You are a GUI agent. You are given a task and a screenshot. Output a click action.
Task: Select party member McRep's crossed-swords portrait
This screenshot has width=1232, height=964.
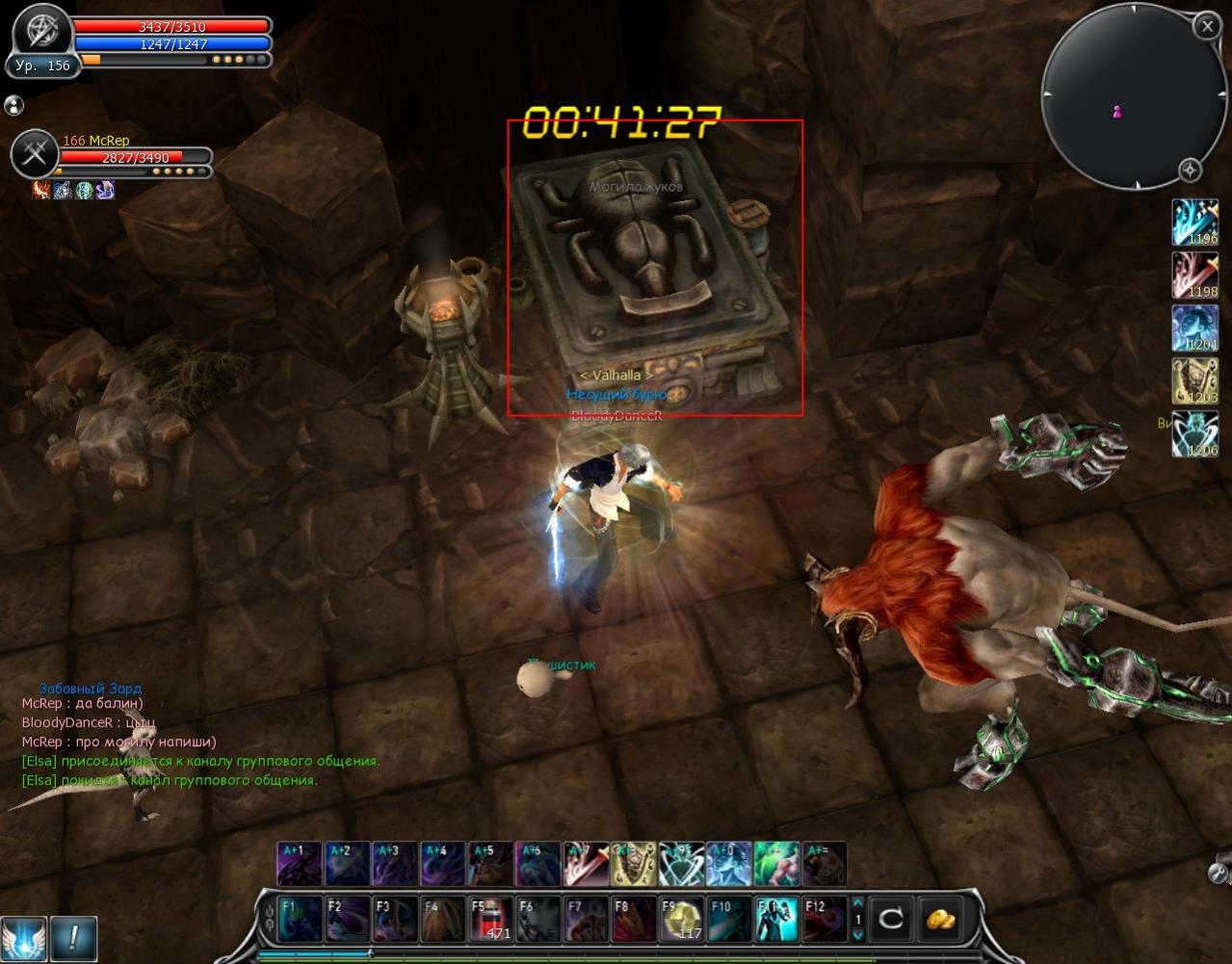36,154
